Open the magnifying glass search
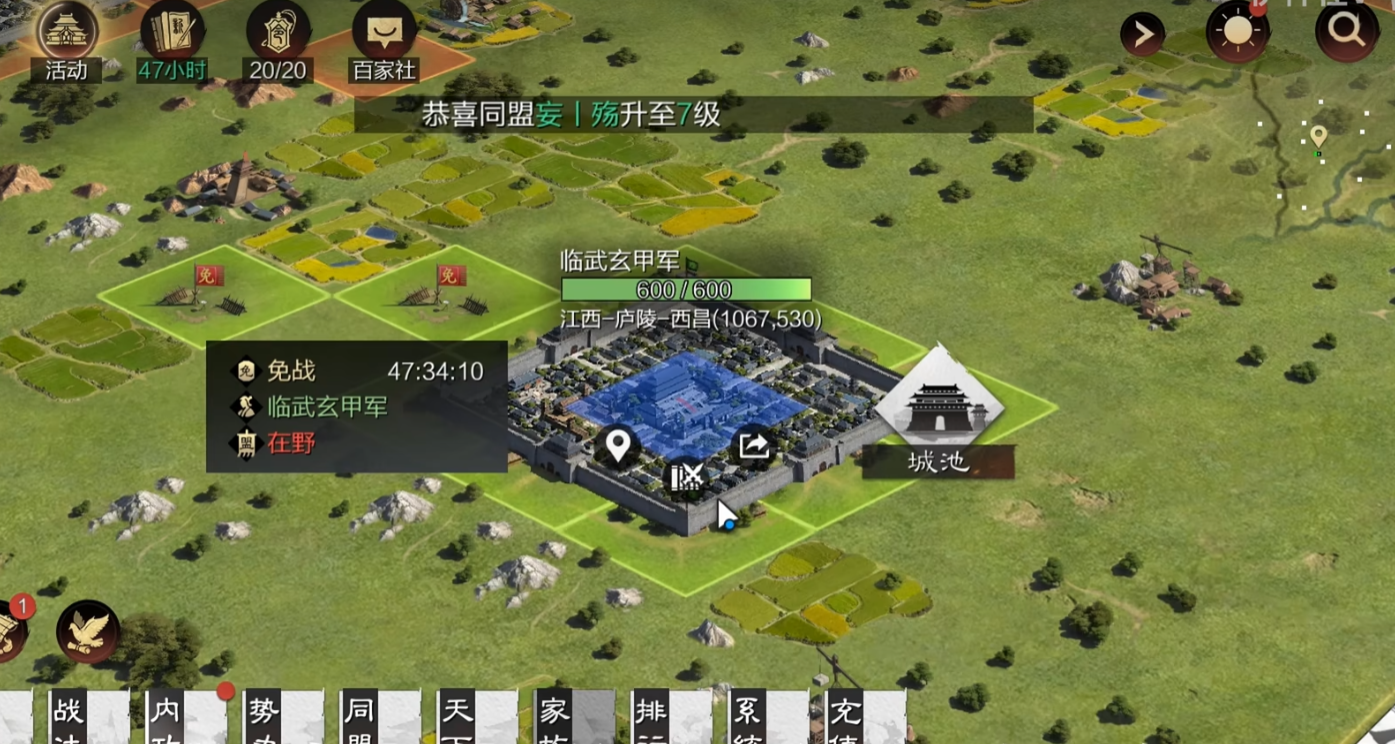The height and width of the screenshot is (744, 1395). pos(1346,32)
